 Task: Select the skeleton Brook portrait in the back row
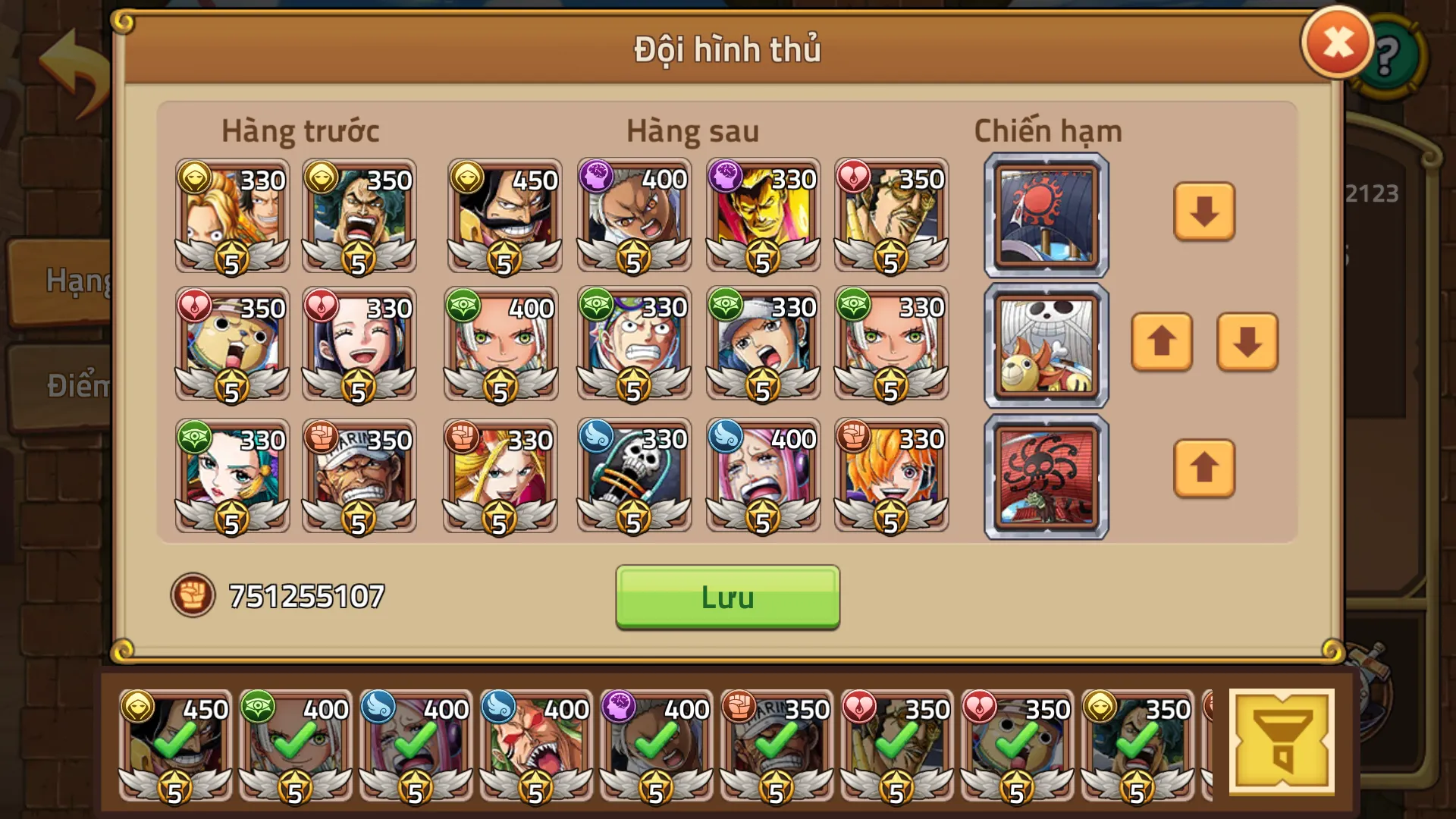[634, 474]
